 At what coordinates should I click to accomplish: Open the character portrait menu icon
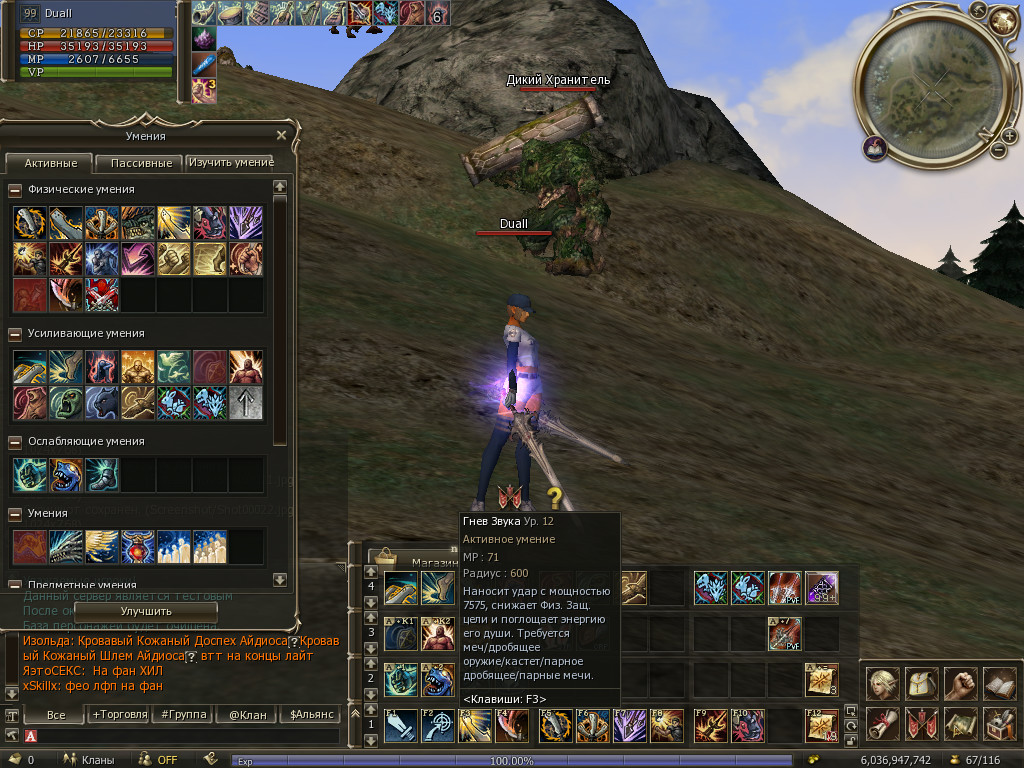(x=882, y=685)
